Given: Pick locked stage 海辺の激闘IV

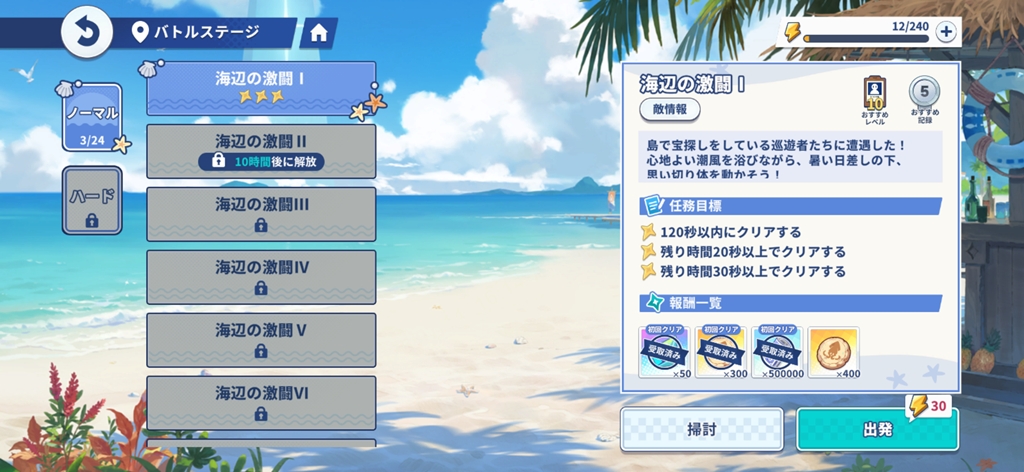Looking at the screenshot, I should click(261, 277).
